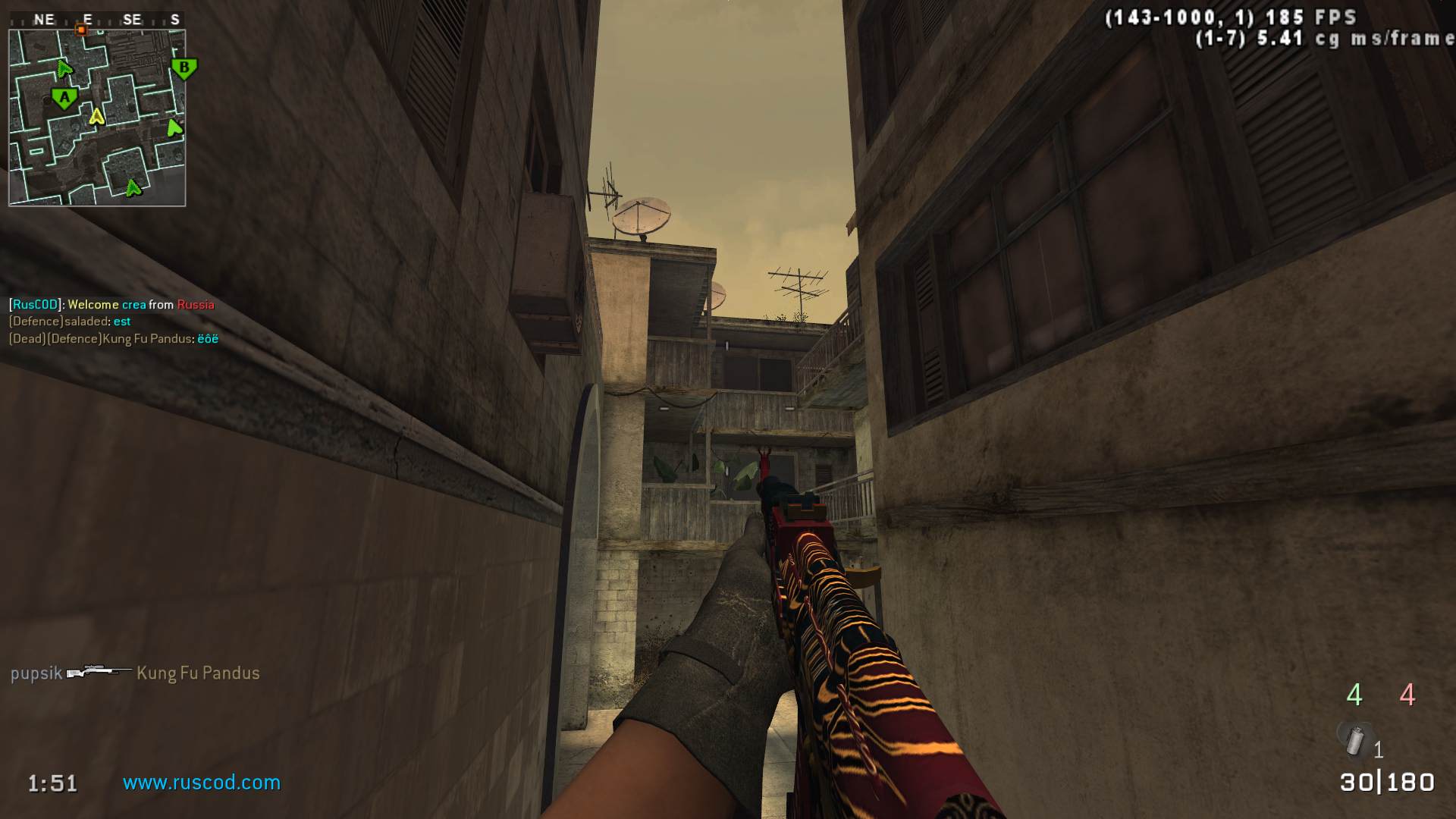Click the smoke grenade icon

1355,739
